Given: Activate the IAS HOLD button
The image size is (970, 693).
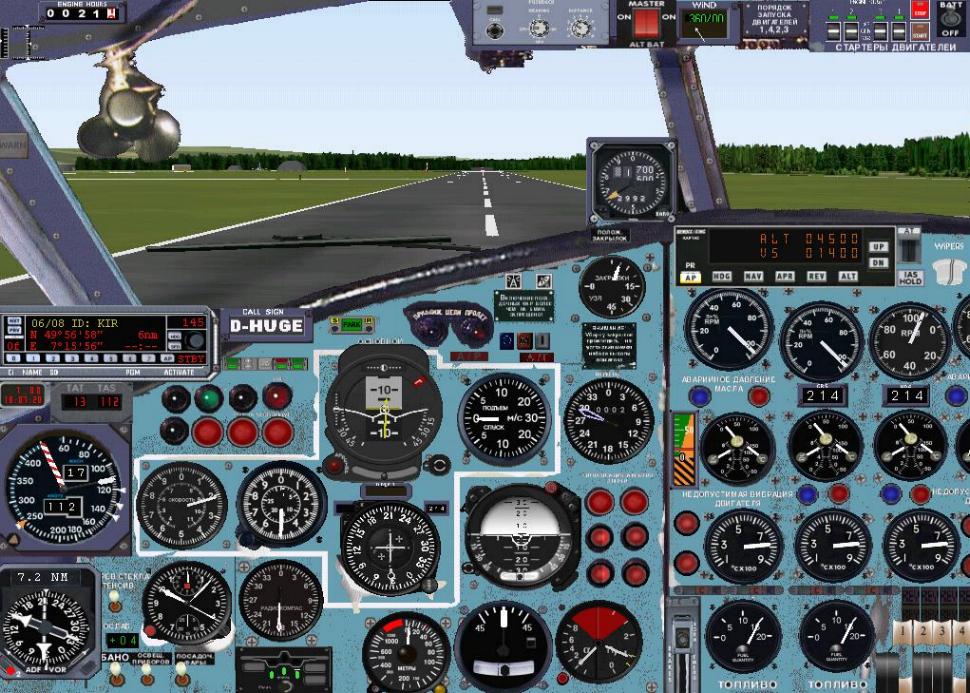Looking at the screenshot, I should coord(909,277).
